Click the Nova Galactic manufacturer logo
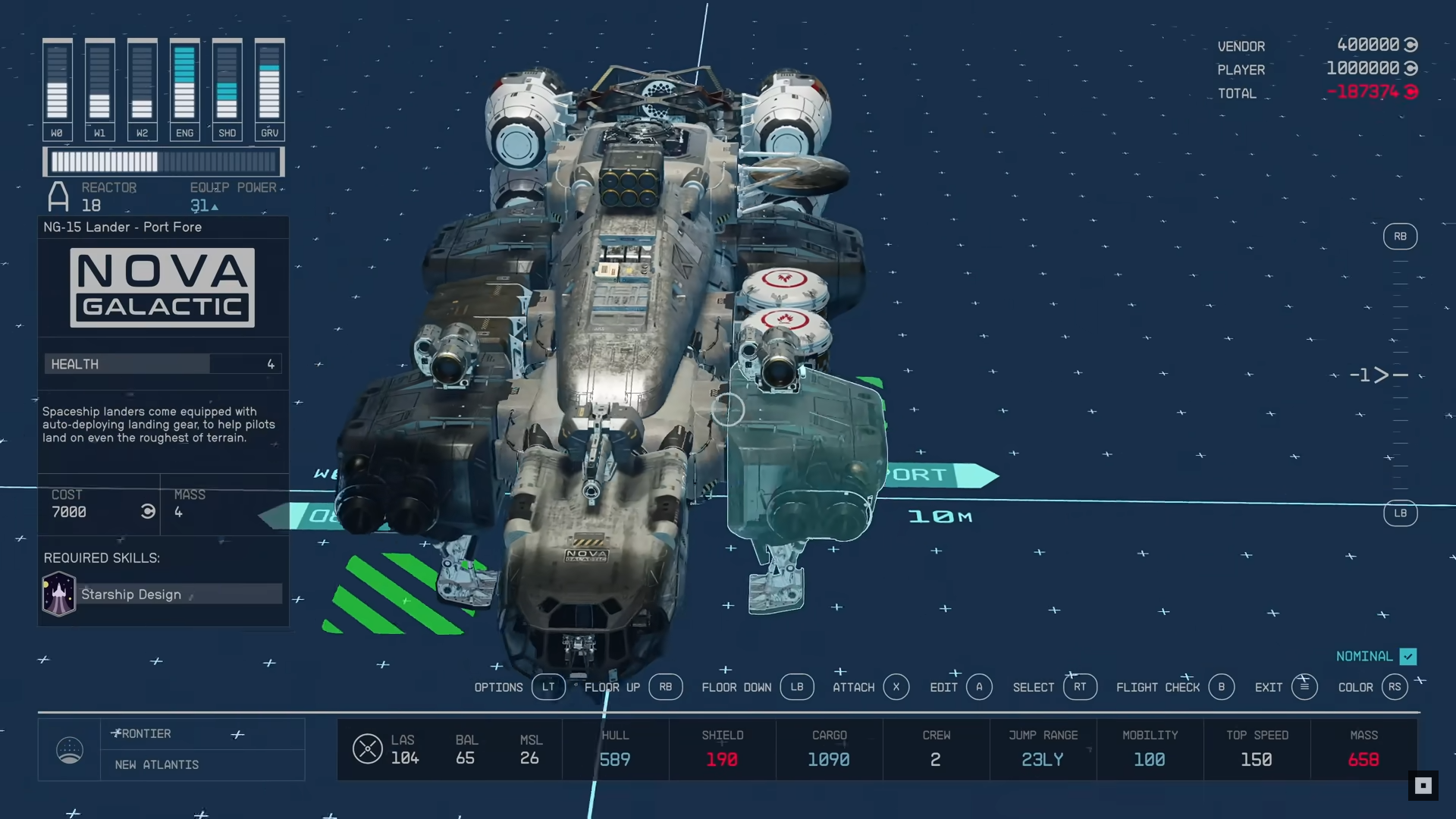1456x819 pixels. [162, 288]
